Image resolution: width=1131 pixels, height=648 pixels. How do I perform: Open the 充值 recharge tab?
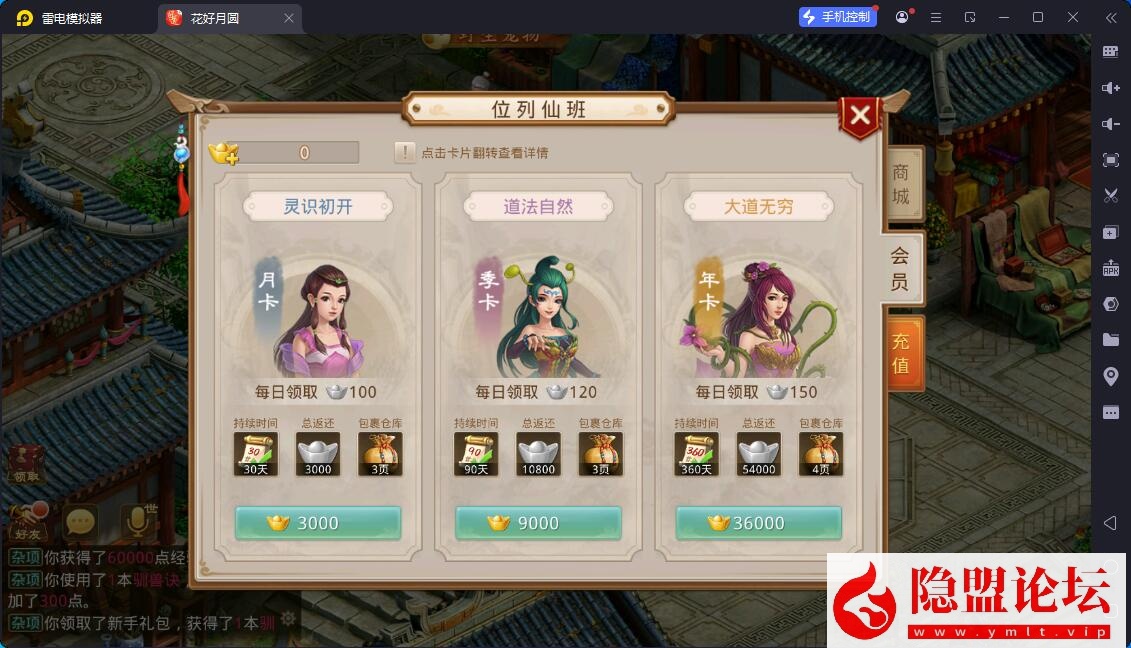[901, 352]
